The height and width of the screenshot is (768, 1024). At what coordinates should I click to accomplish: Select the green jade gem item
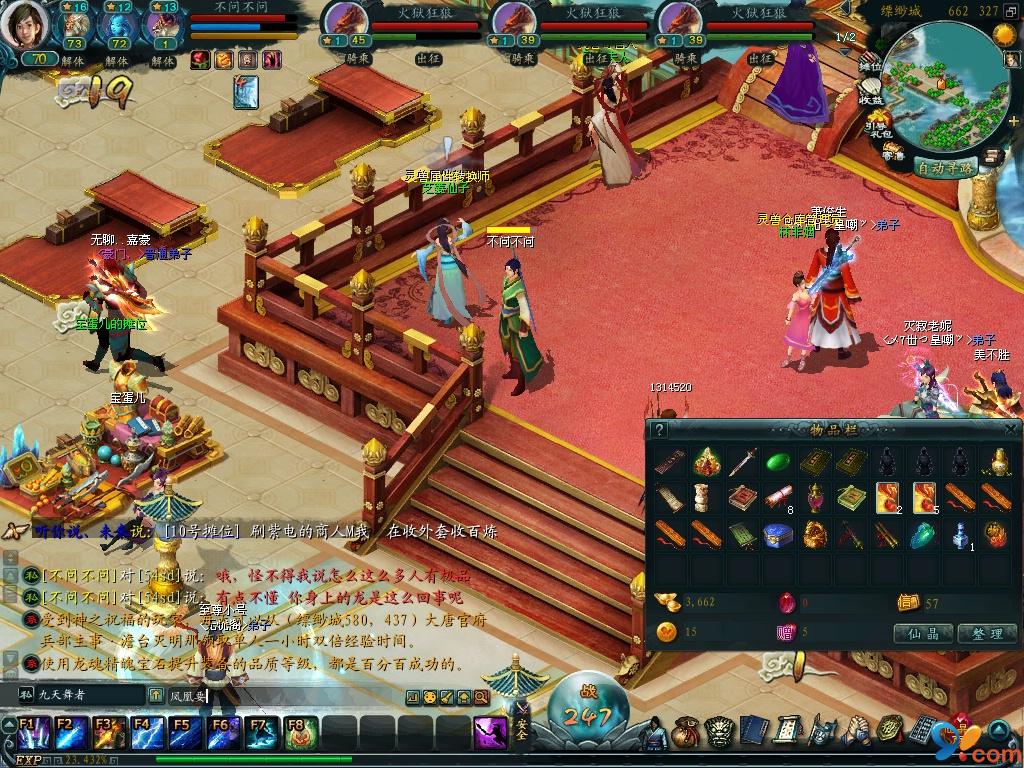point(777,462)
